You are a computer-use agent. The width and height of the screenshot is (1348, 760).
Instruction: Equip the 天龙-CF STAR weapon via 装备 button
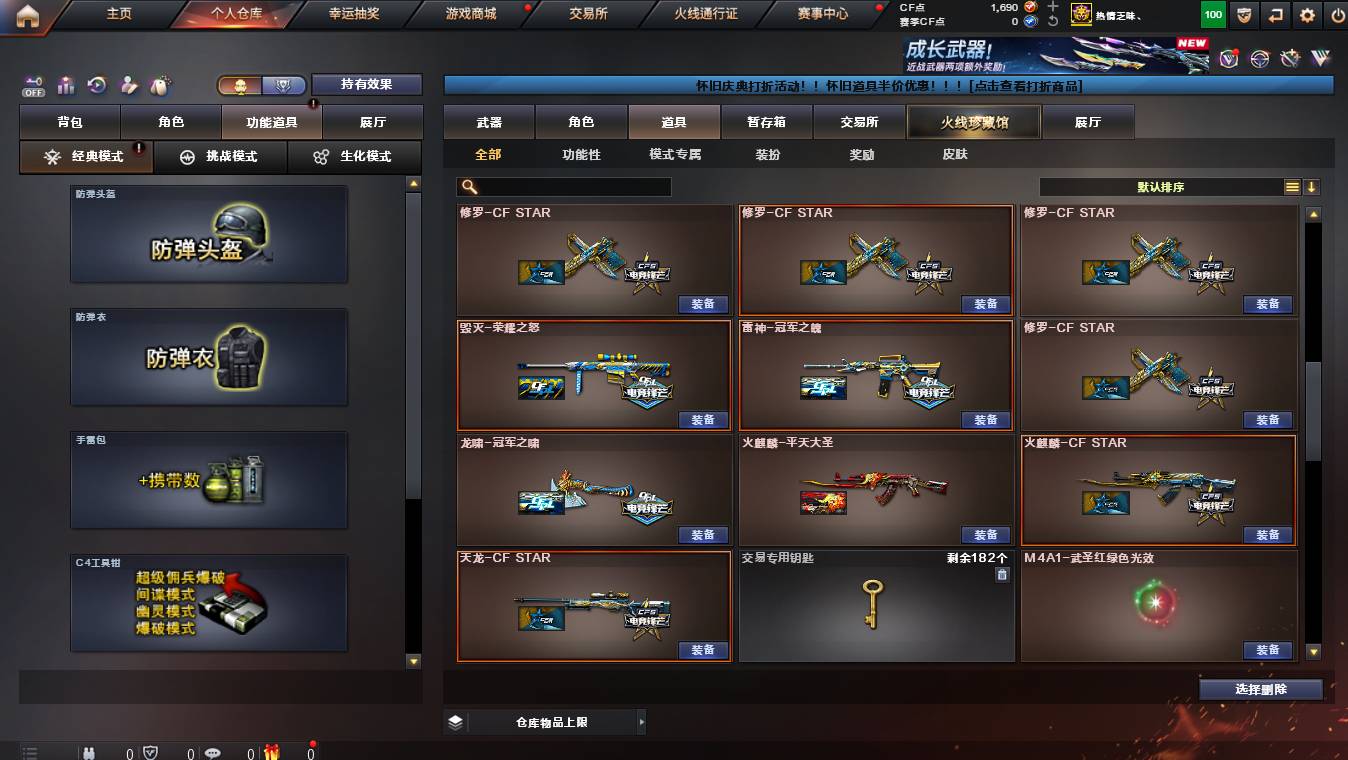point(703,650)
